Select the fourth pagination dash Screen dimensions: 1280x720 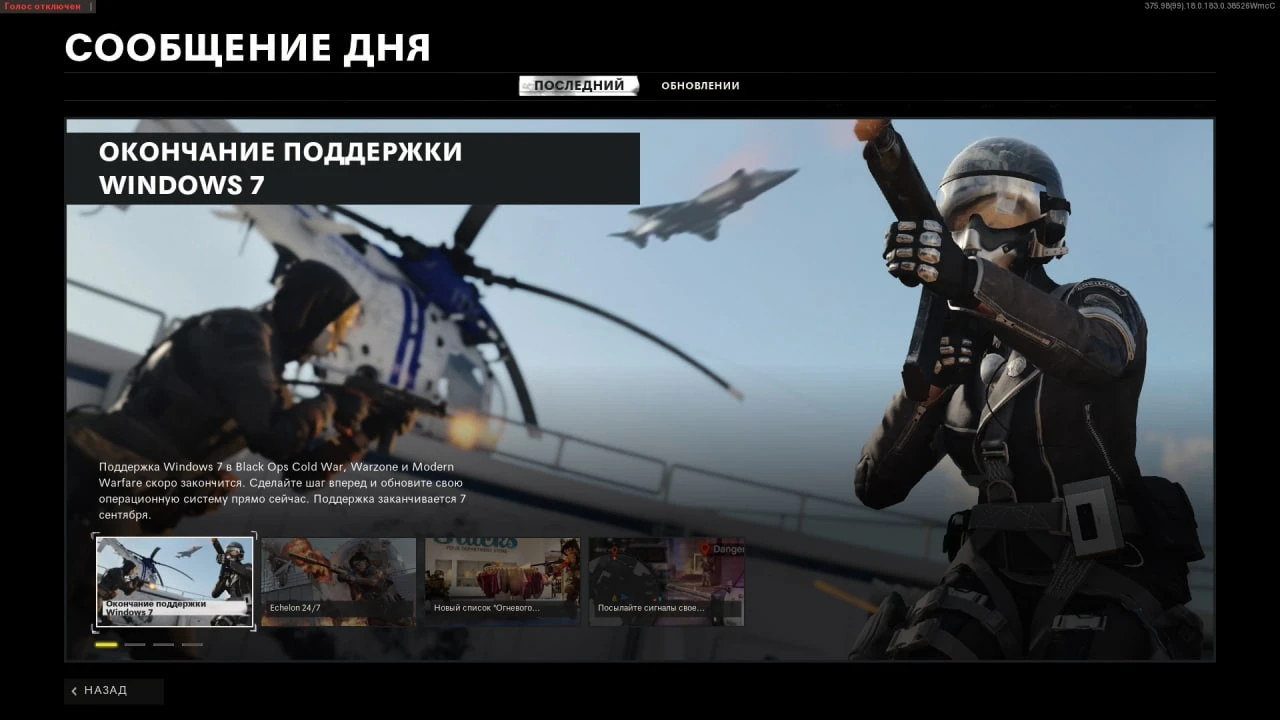coord(191,645)
